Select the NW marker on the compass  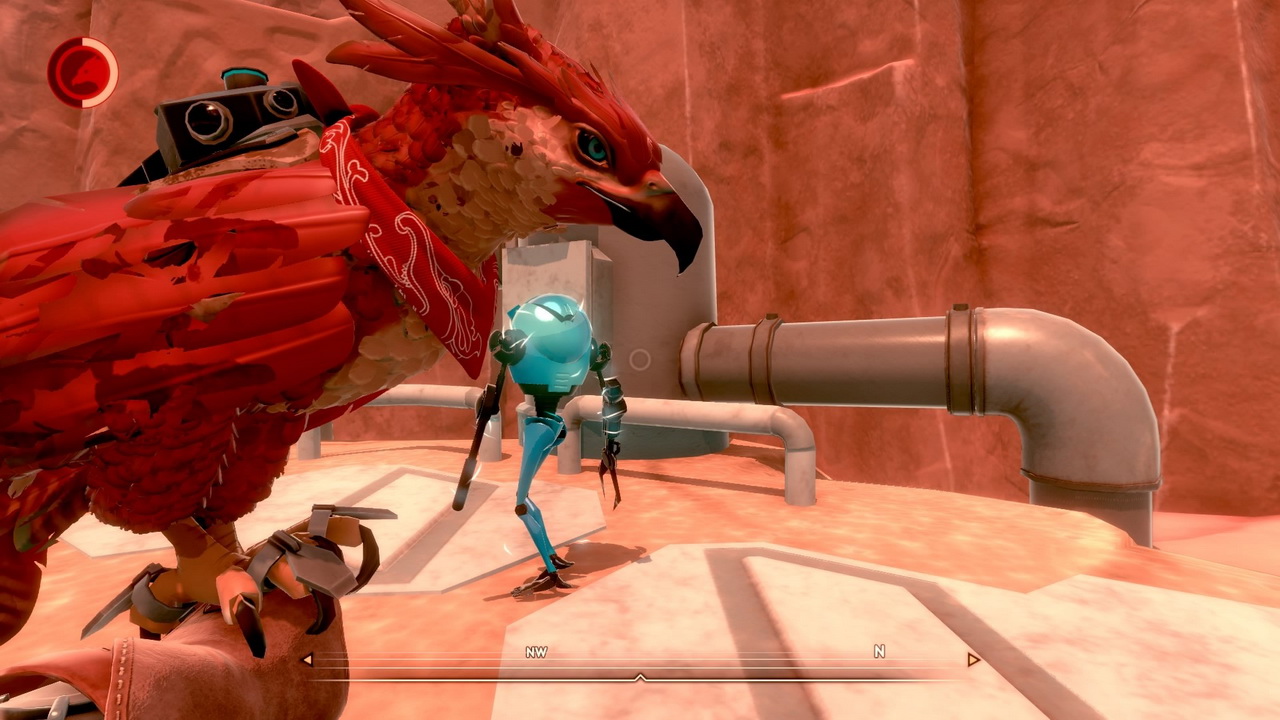[537, 652]
